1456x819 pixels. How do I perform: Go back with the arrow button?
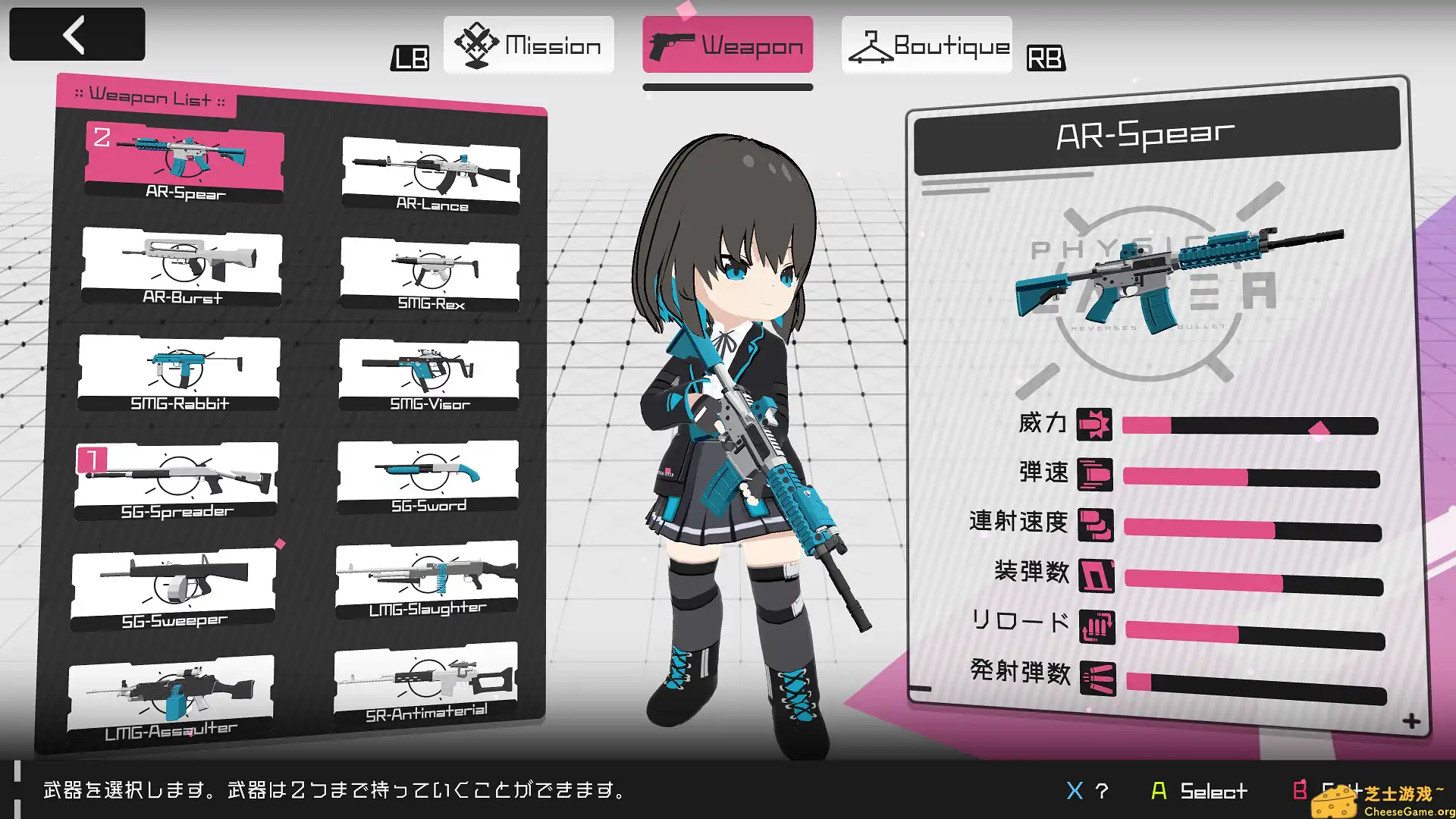coord(77,34)
